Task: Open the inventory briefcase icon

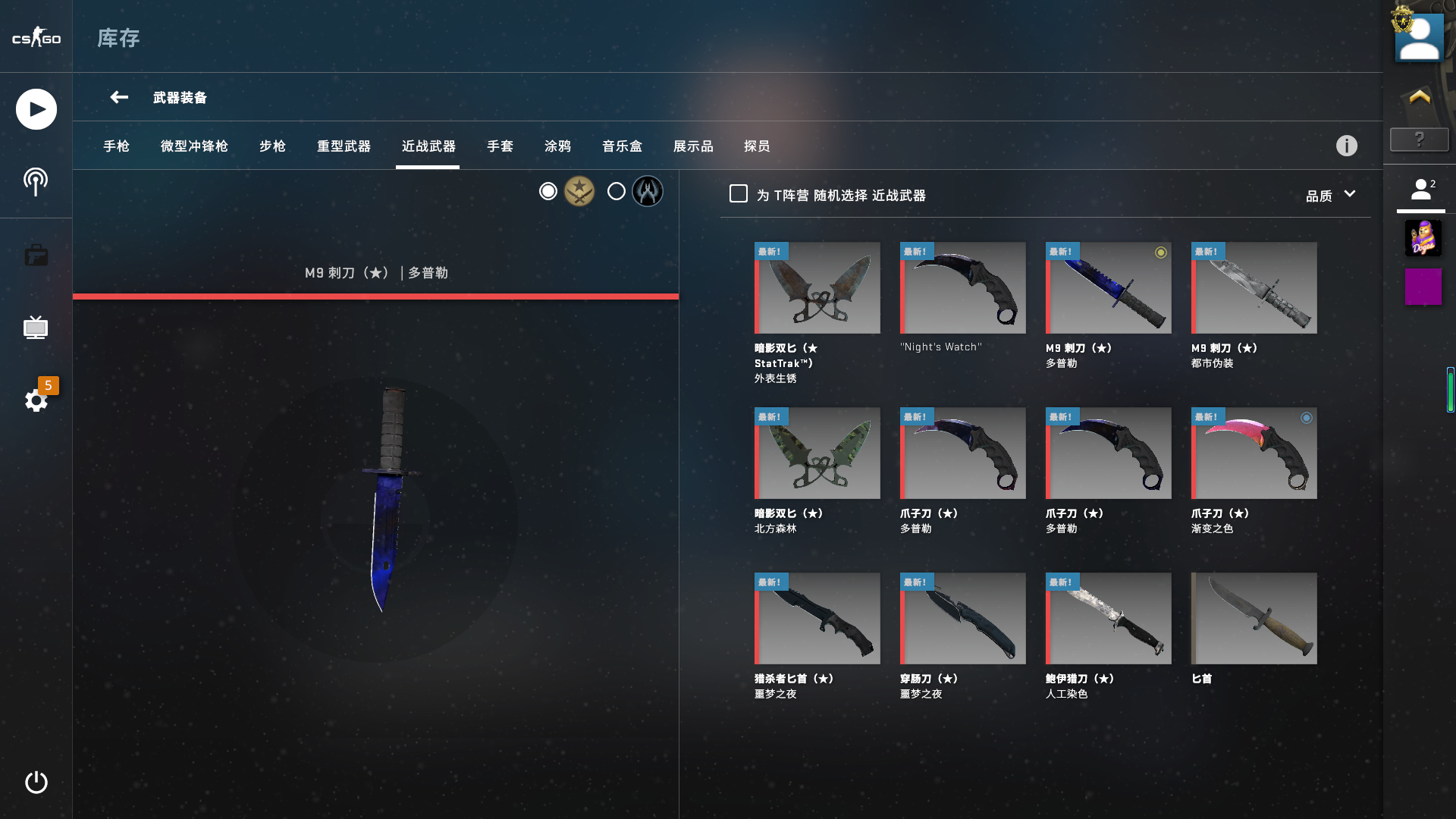Action: pyautogui.click(x=36, y=255)
